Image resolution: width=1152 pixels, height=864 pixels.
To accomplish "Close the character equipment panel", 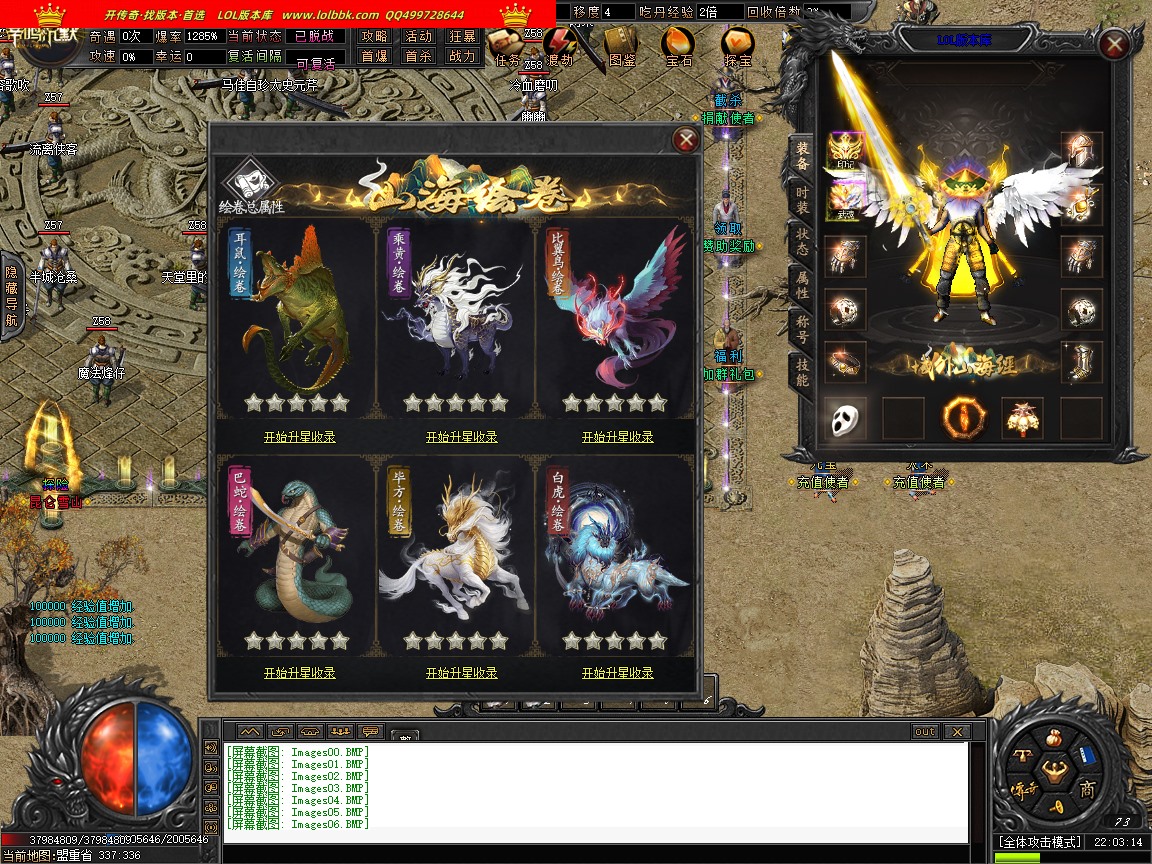I will 1113,44.
